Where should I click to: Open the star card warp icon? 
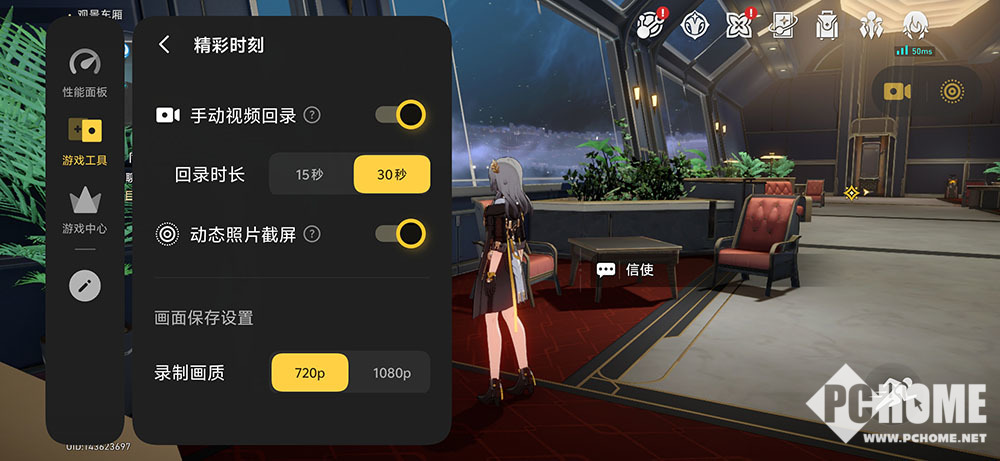[x=782, y=24]
